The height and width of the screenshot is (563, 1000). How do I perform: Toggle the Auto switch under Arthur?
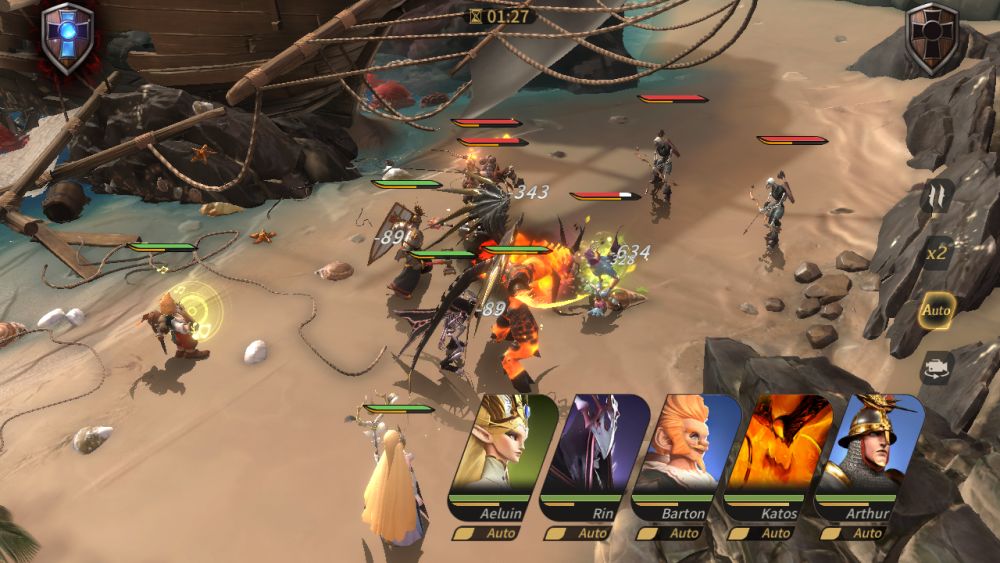click(851, 533)
